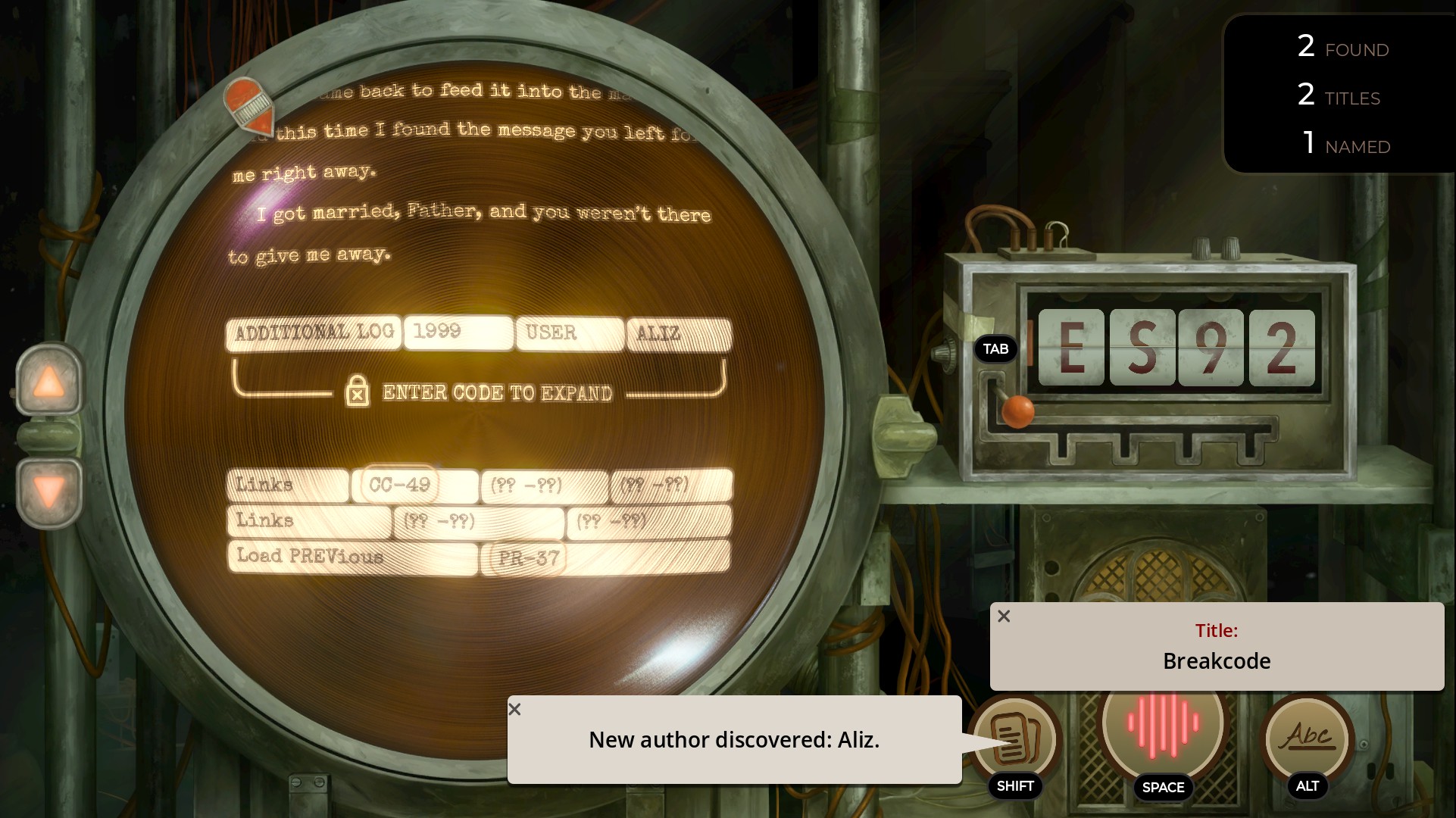Select the code dial letter S
Viewport: 1456px width, 818px height.
point(1142,348)
